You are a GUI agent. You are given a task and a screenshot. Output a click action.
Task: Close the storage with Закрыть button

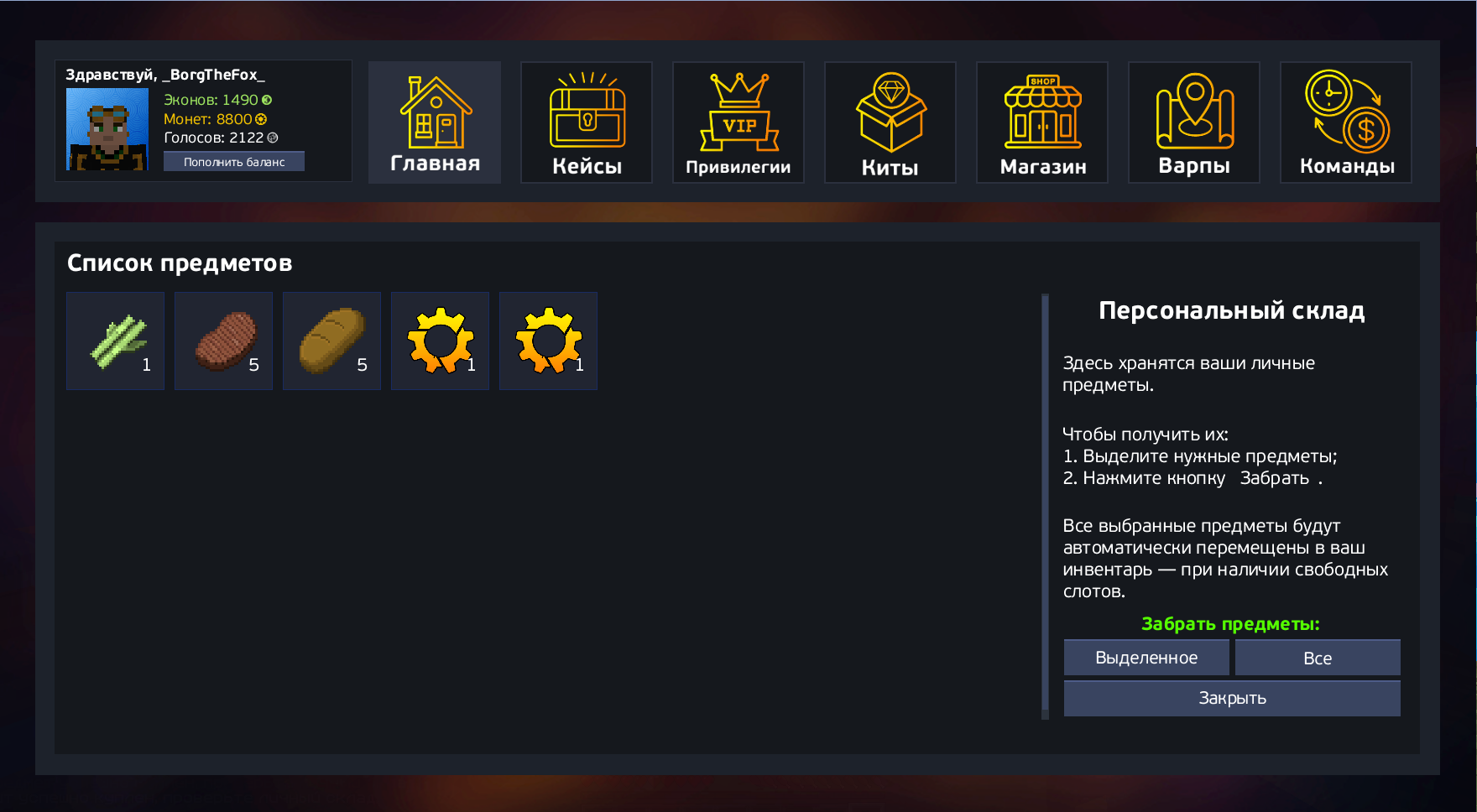click(1232, 698)
